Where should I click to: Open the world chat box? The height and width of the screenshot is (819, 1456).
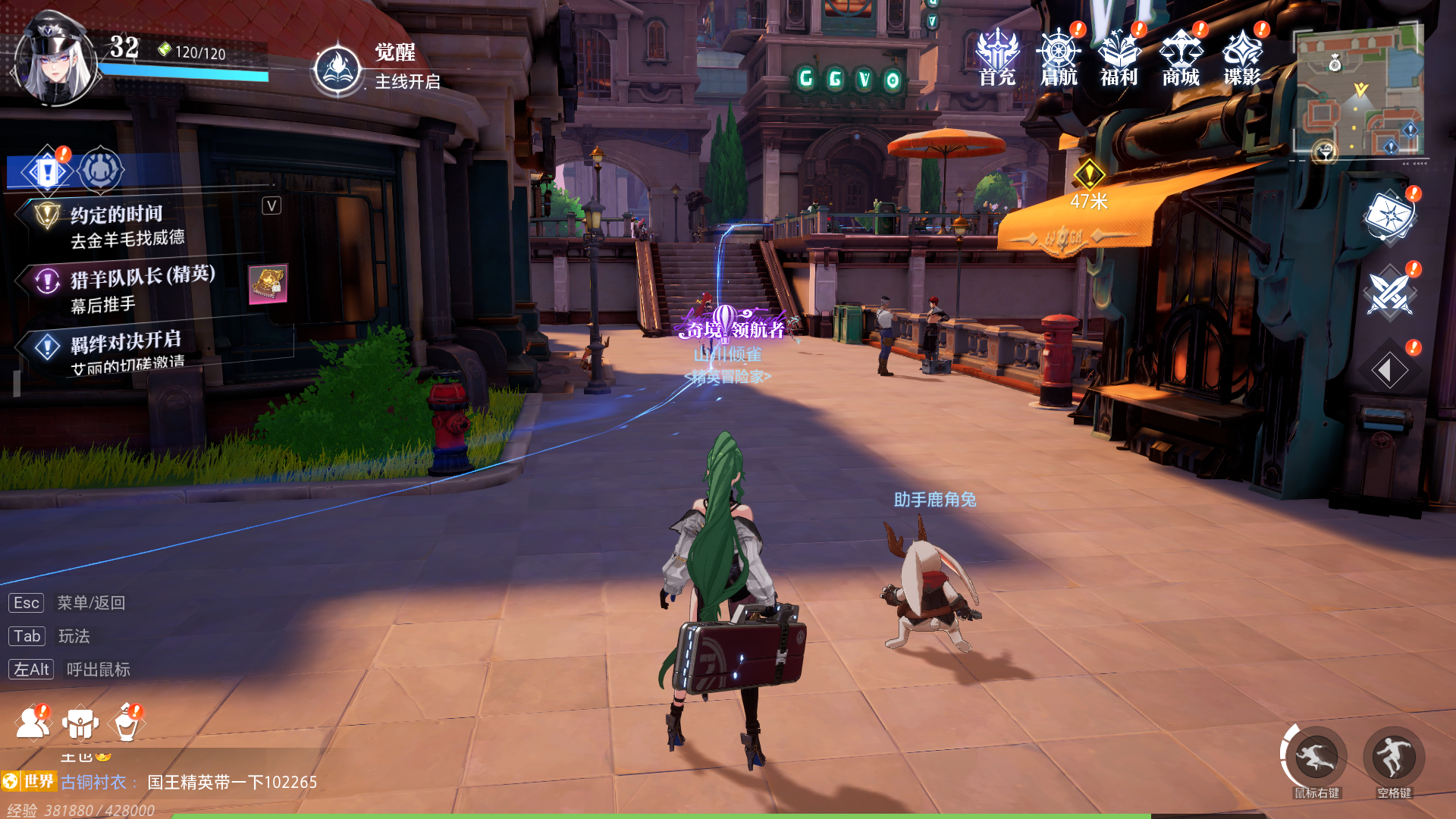pos(190,782)
